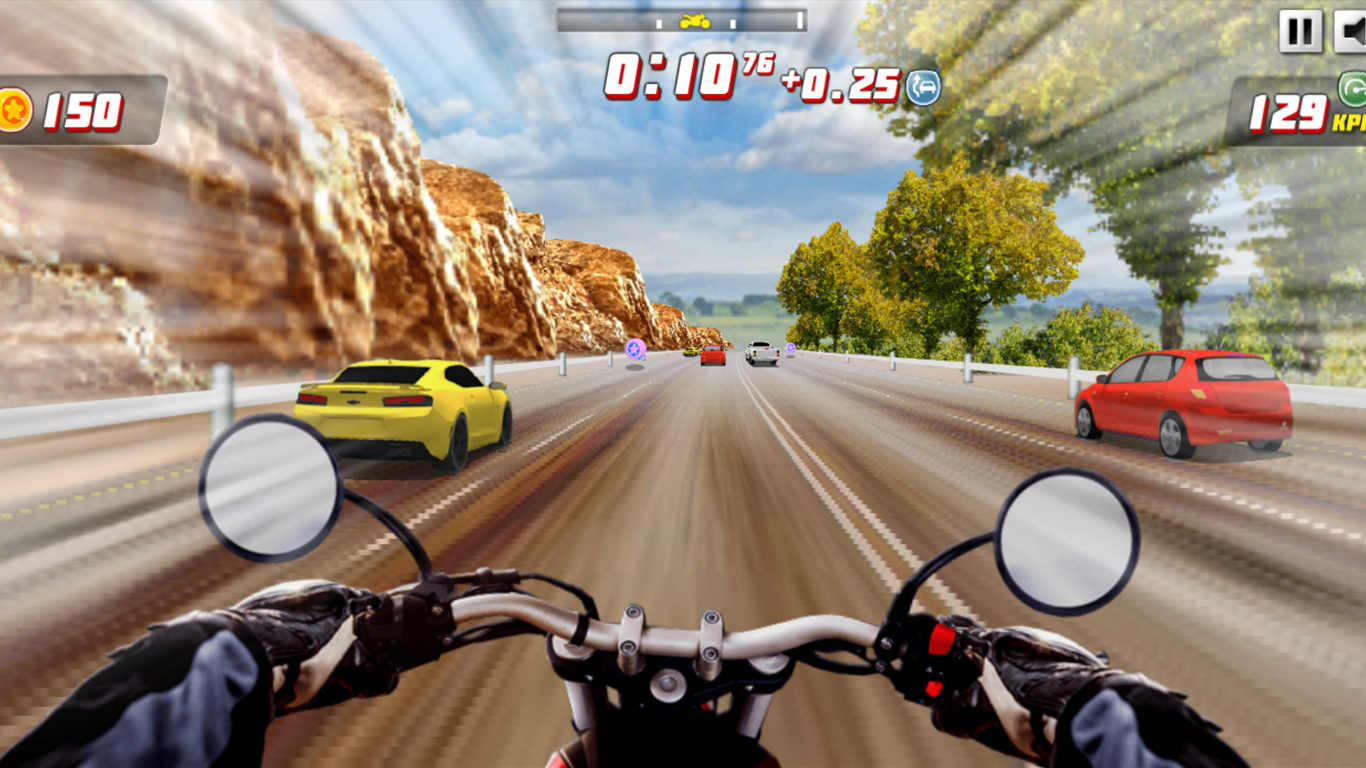Toggle the speaker button off
The height and width of the screenshot is (768, 1366).
click(1352, 30)
